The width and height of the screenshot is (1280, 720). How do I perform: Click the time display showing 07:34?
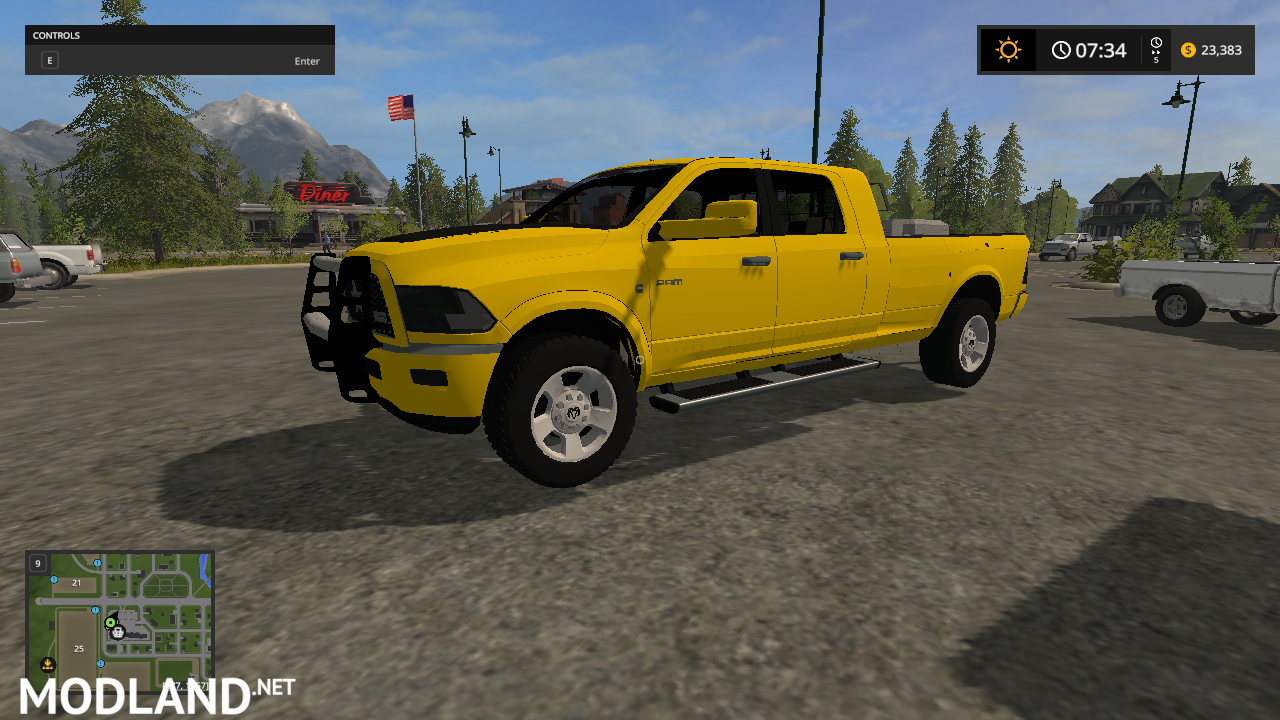[1097, 49]
